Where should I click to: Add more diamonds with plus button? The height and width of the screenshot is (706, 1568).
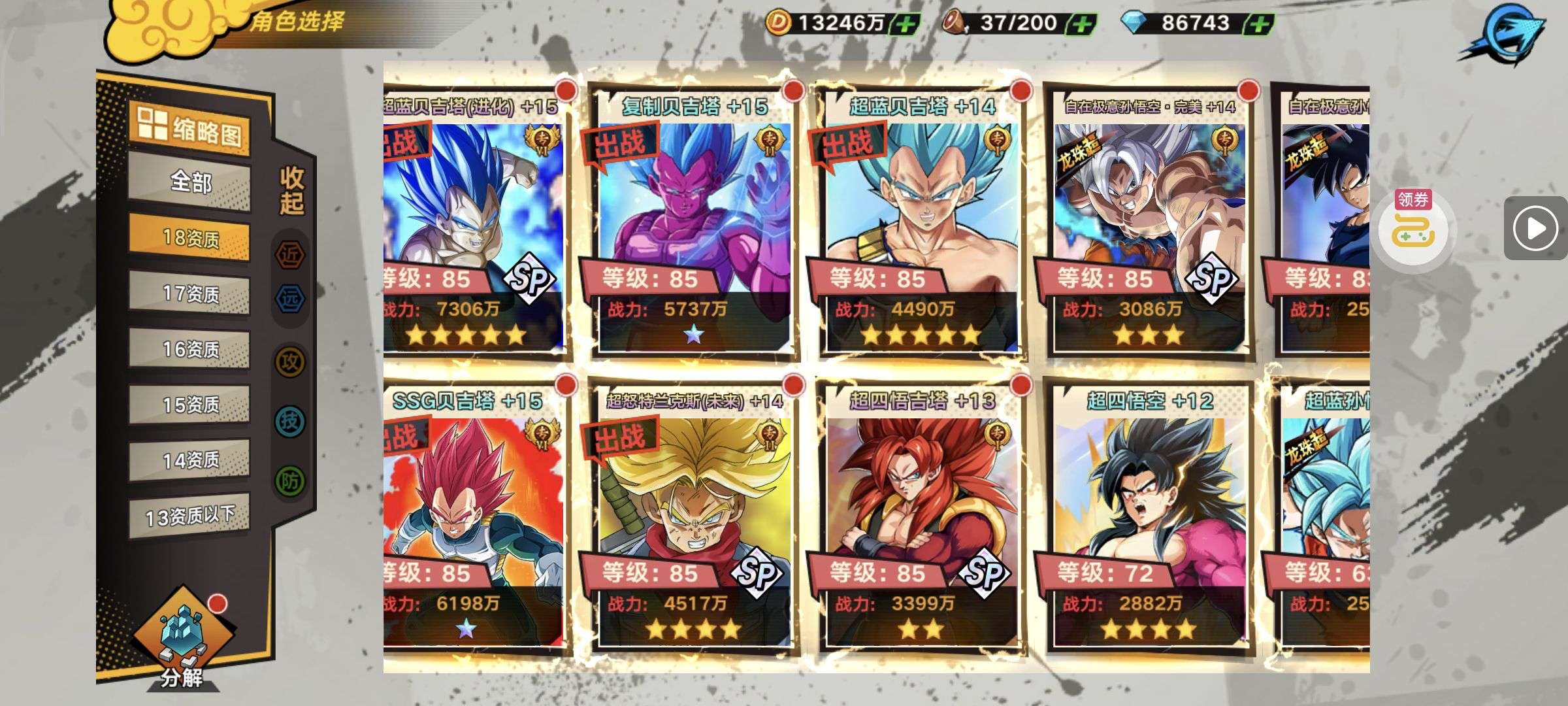[1259, 24]
